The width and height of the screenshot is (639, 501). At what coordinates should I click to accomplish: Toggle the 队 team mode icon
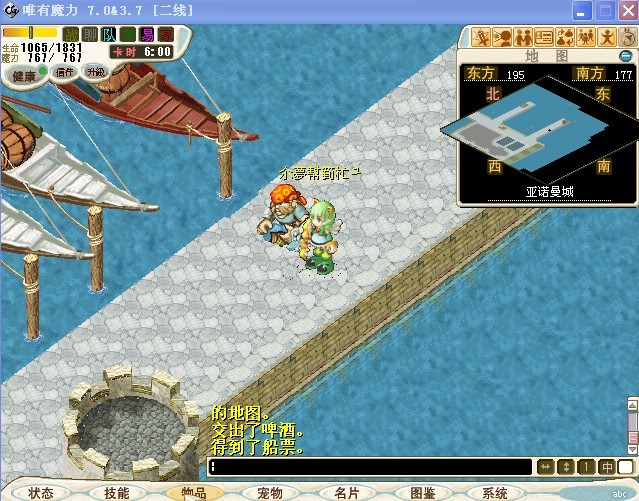[x=109, y=35]
